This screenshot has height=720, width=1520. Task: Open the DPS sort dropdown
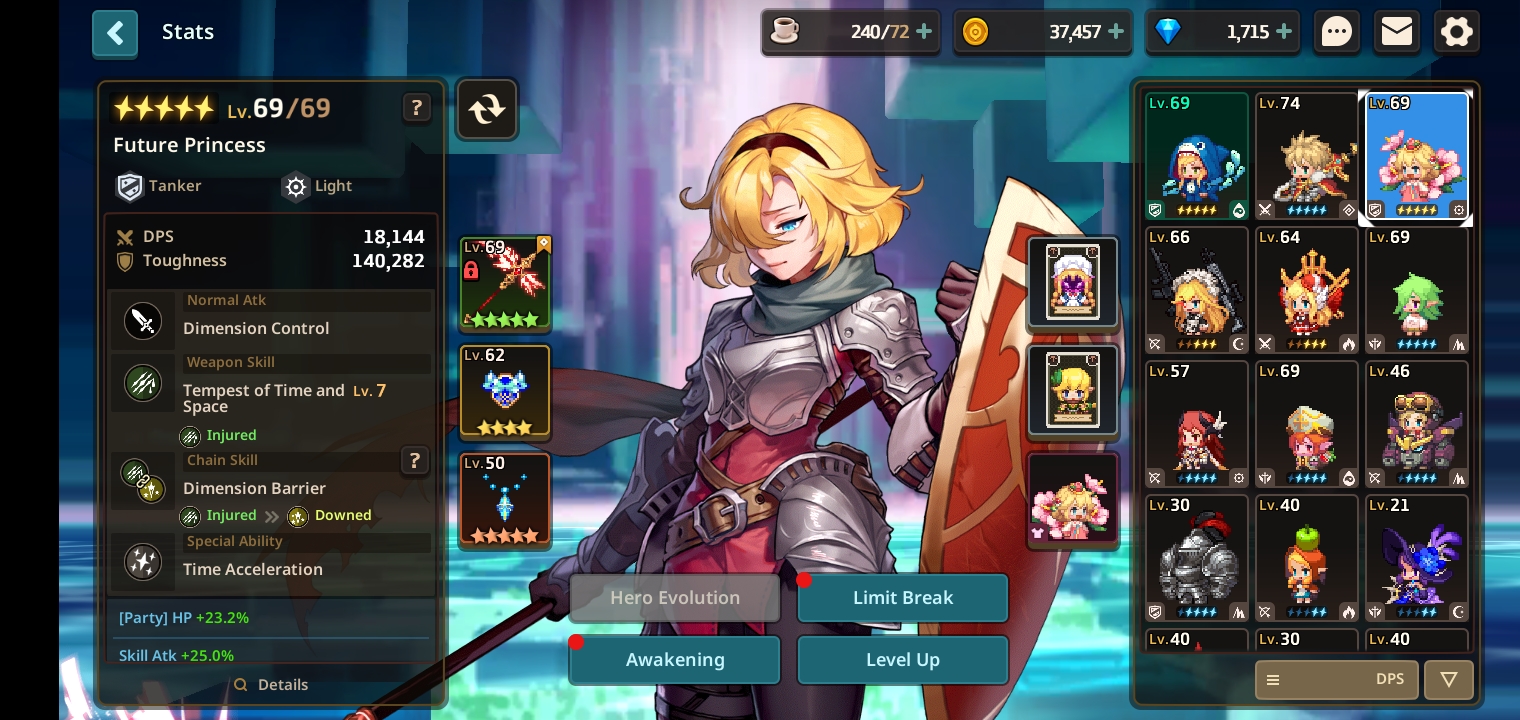(1390, 679)
